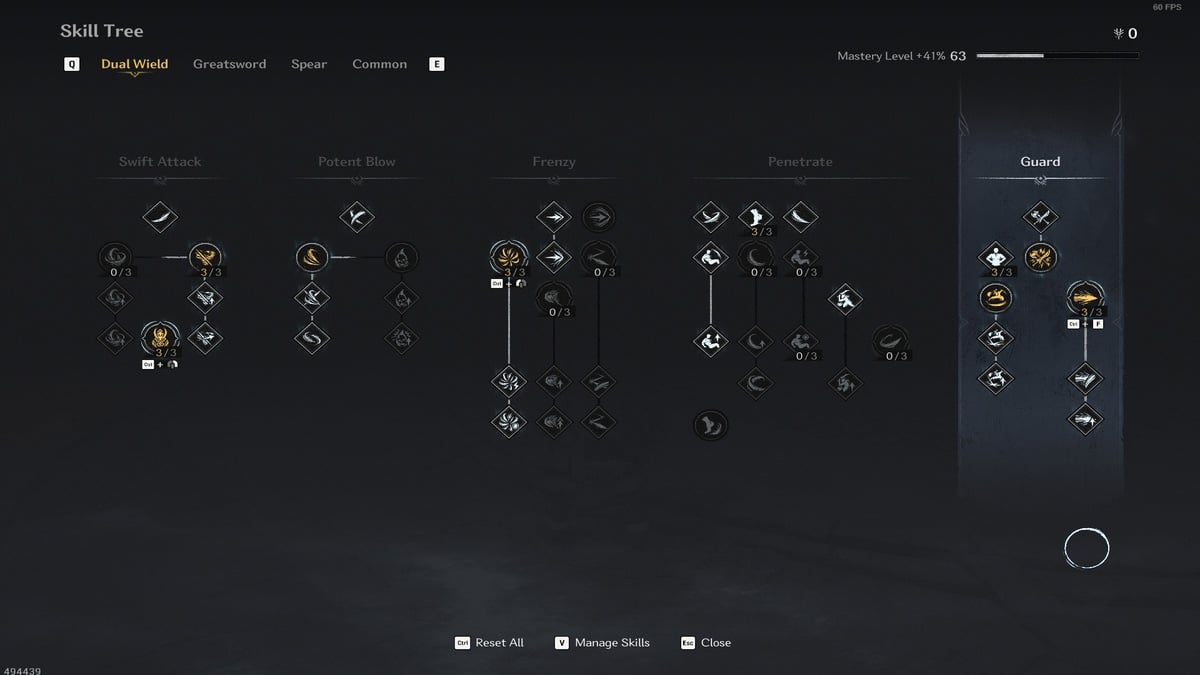The image size is (1200, 675).
Task: Select the Common skills tab
Action: tap(379, 64)
